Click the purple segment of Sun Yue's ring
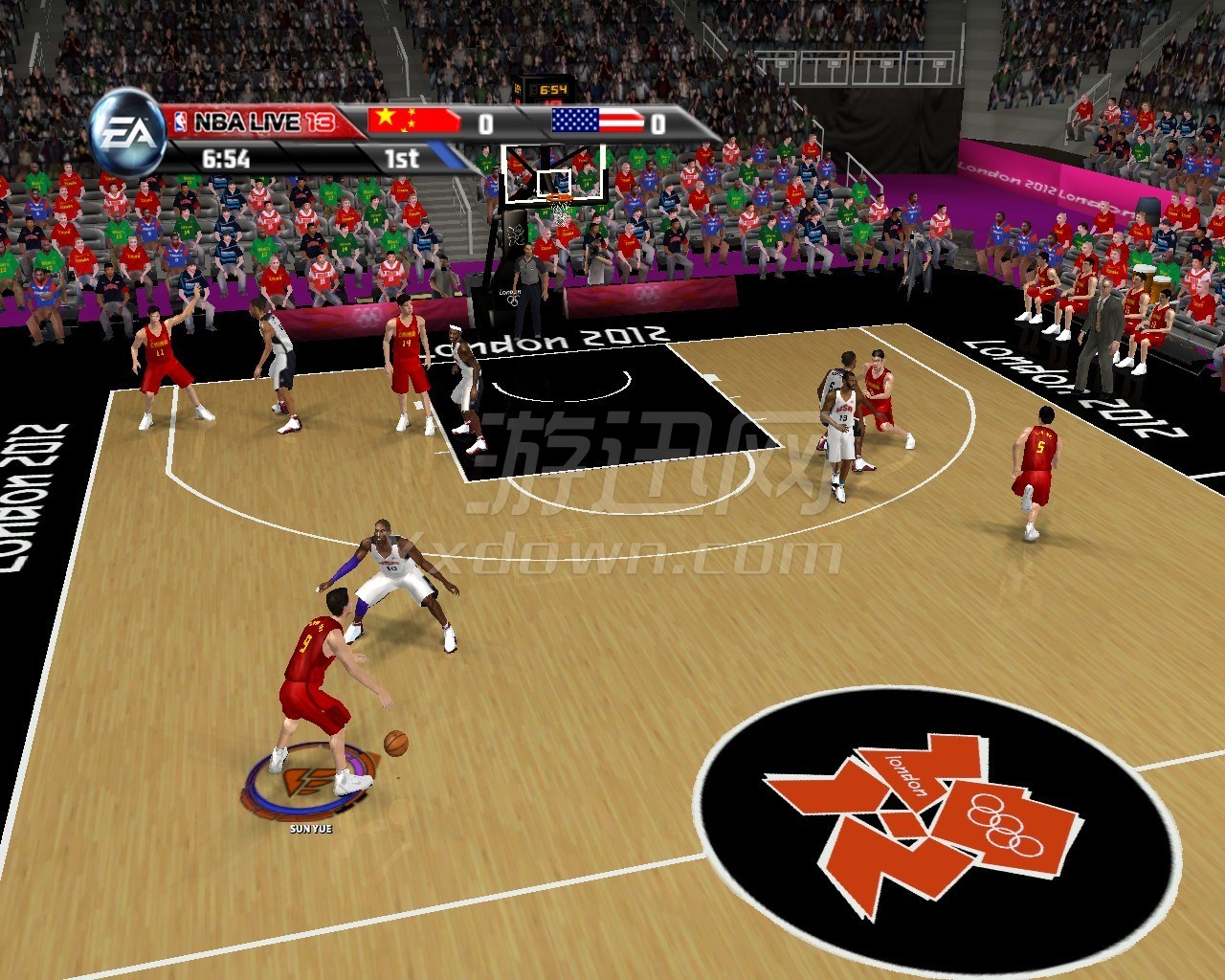Image resolution: width=1225 pixels, height=980 pixels. pos(356,763)
